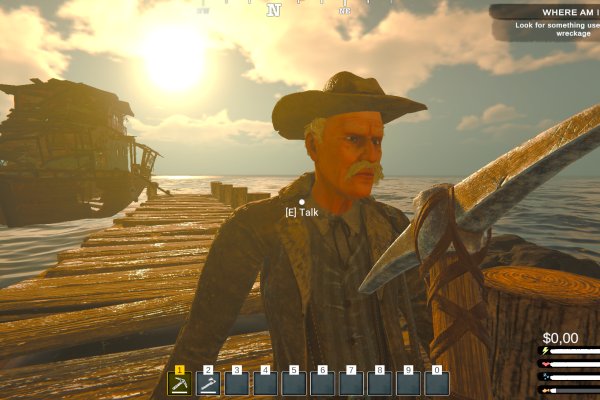This screenshot has width=600, height=400.
Task: Click the compass north marker
Action: pos(273,11)
